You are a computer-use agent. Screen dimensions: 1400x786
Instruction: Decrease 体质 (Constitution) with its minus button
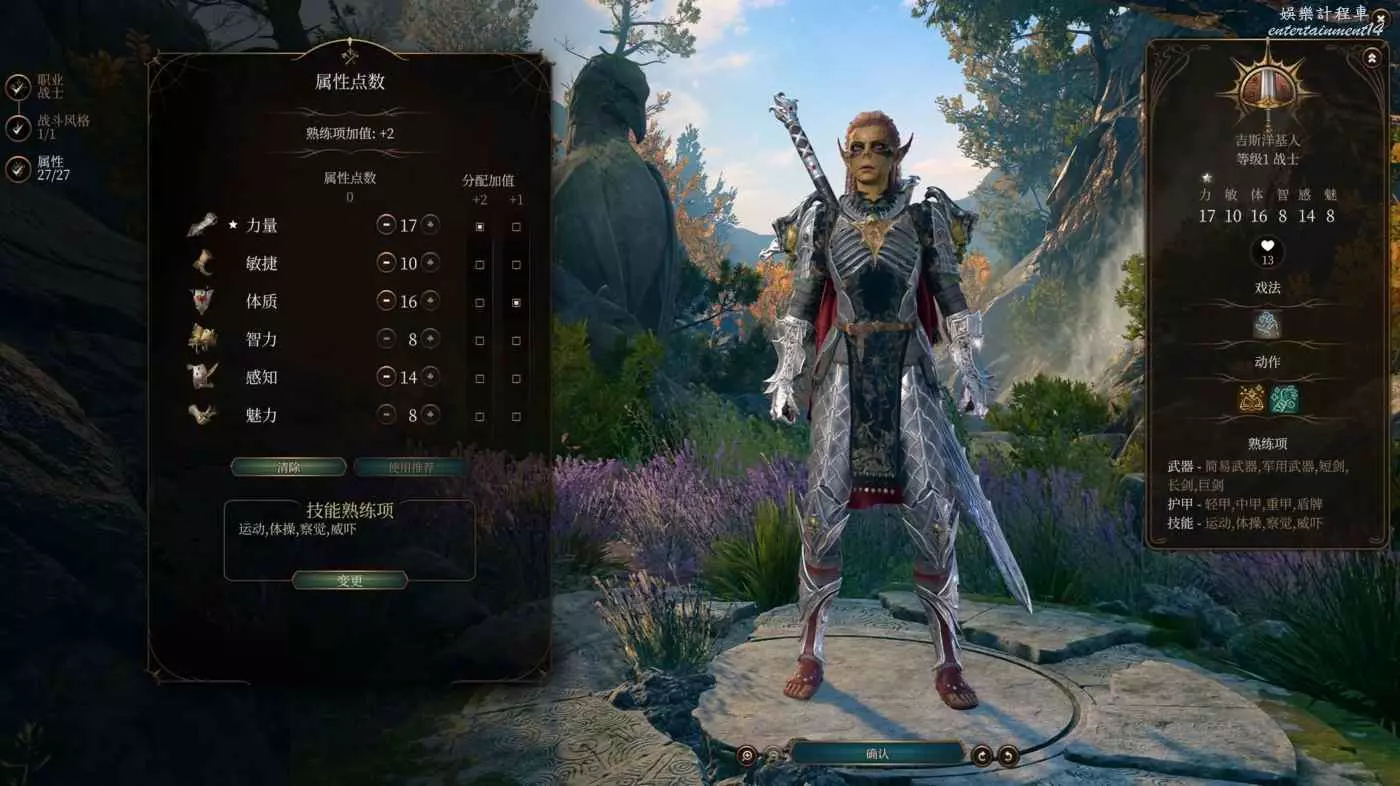[x=386, y=301]
